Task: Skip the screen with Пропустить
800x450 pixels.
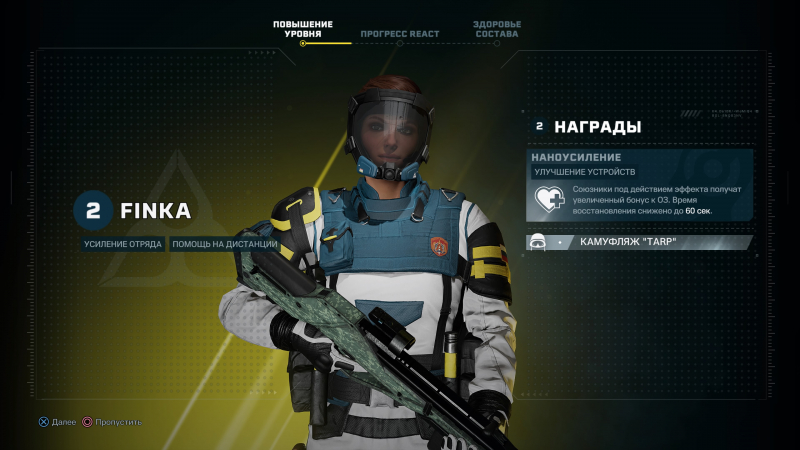Action: click(x=112, y=422)
